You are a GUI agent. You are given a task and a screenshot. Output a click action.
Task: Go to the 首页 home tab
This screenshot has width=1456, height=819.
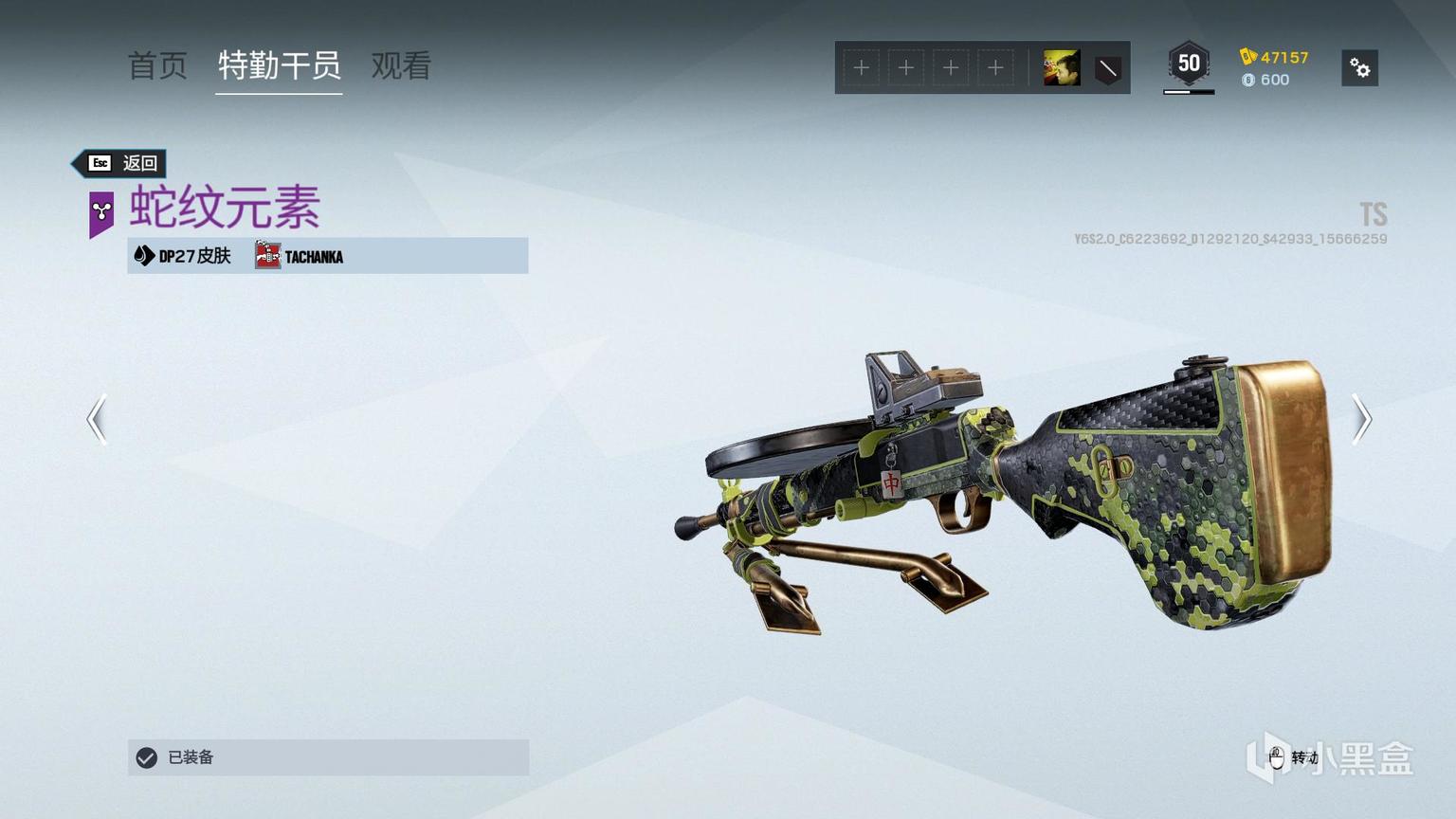pyautogui.click(x=157, y=66)
